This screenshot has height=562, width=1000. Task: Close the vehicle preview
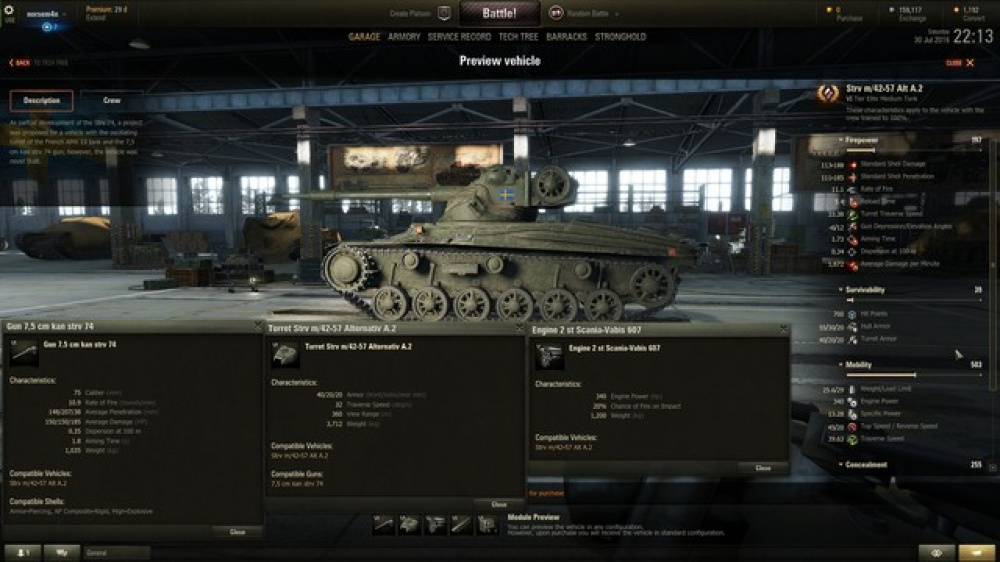(x=959, y=62)
